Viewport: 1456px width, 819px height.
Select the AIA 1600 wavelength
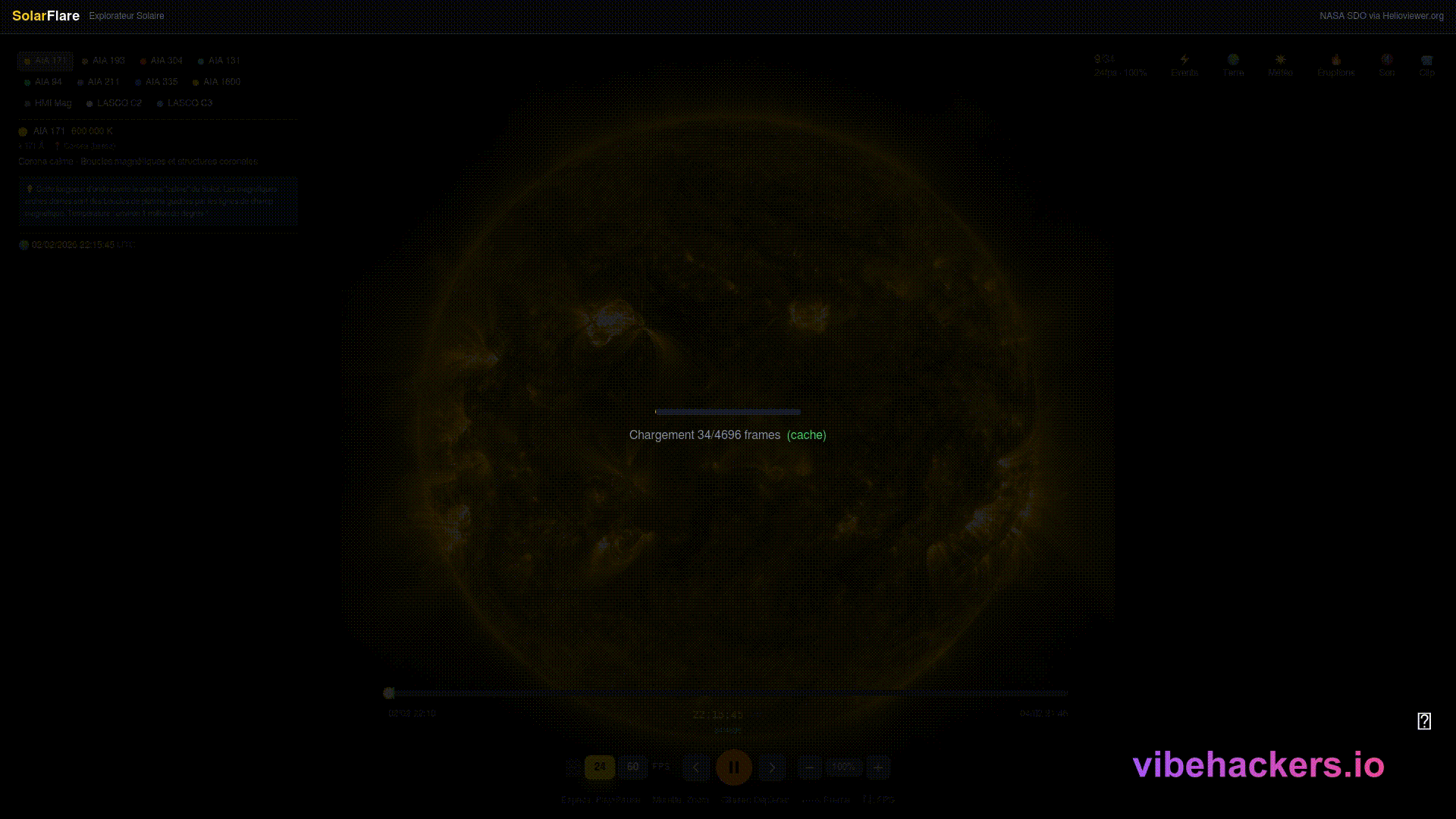217,82
